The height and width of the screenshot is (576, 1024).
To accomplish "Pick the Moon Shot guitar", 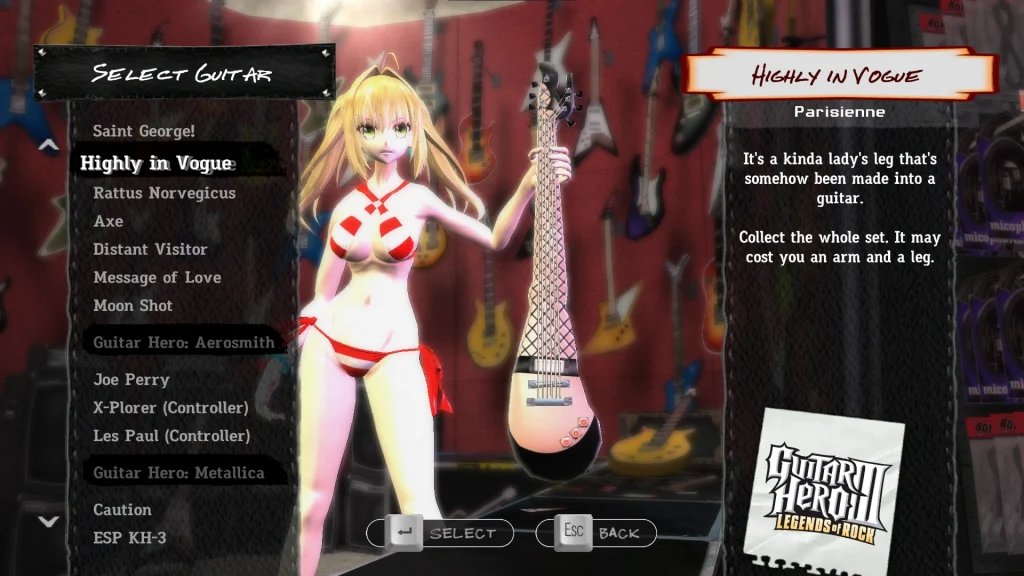I will 133,305.
